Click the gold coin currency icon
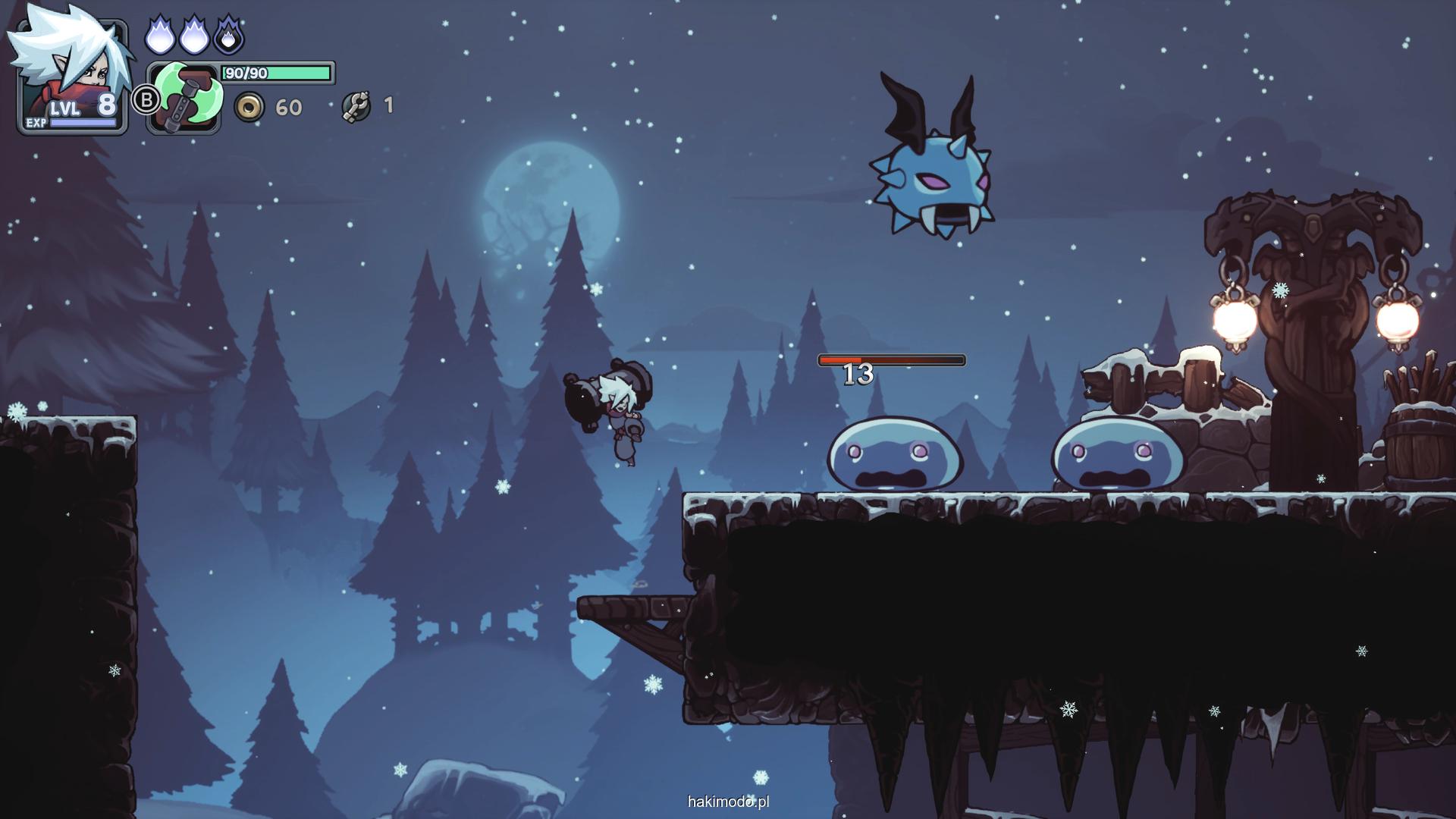Screen dimensions: 1456x819 point(249,107)
